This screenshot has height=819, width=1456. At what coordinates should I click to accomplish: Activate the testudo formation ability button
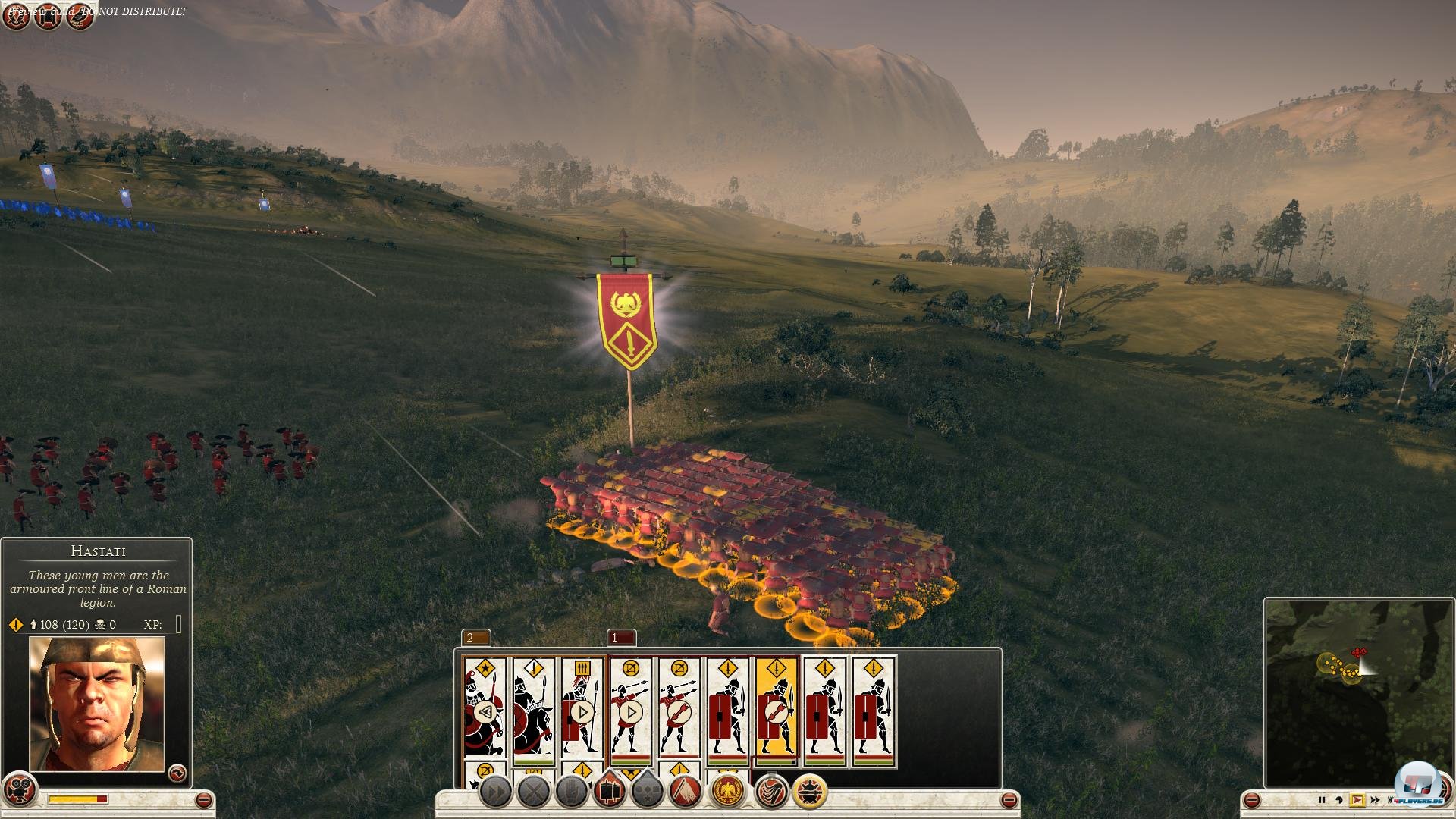pyautogui.click(x=809, y=792)
